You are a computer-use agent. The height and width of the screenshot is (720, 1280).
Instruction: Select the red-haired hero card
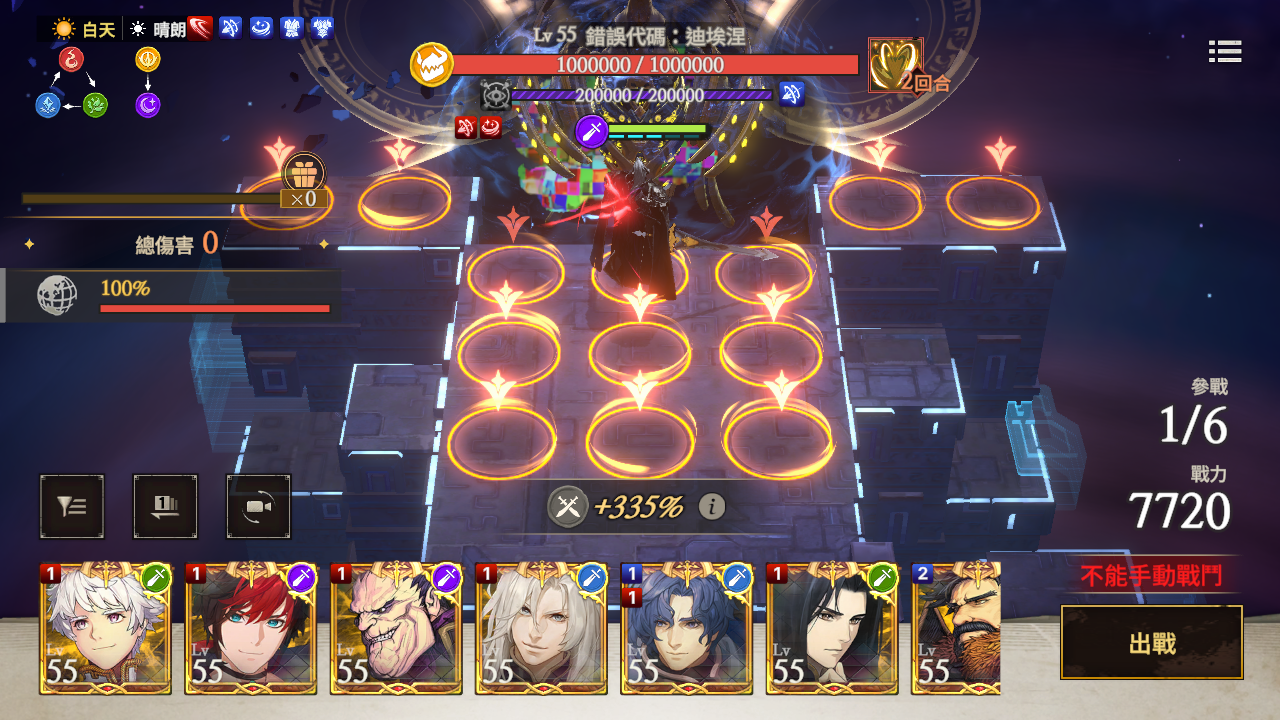(x=251, y=628)
